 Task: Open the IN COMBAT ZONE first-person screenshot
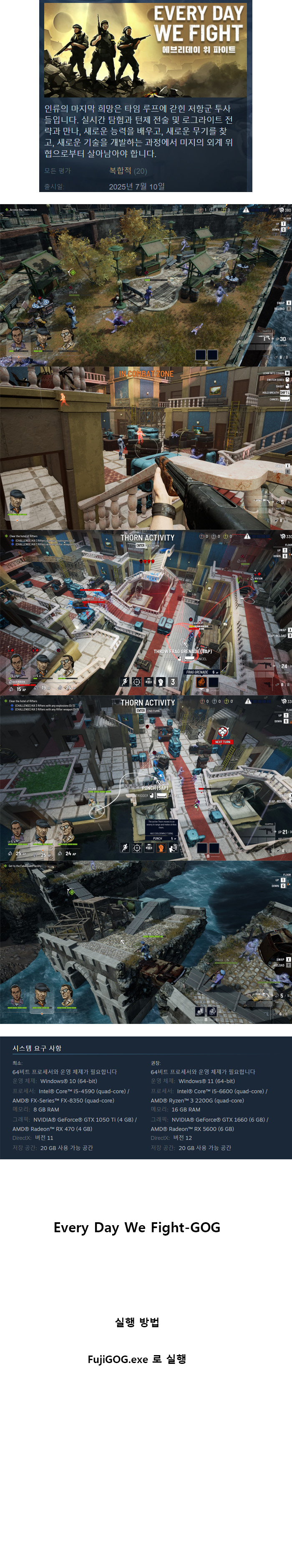tap(146, 448)
